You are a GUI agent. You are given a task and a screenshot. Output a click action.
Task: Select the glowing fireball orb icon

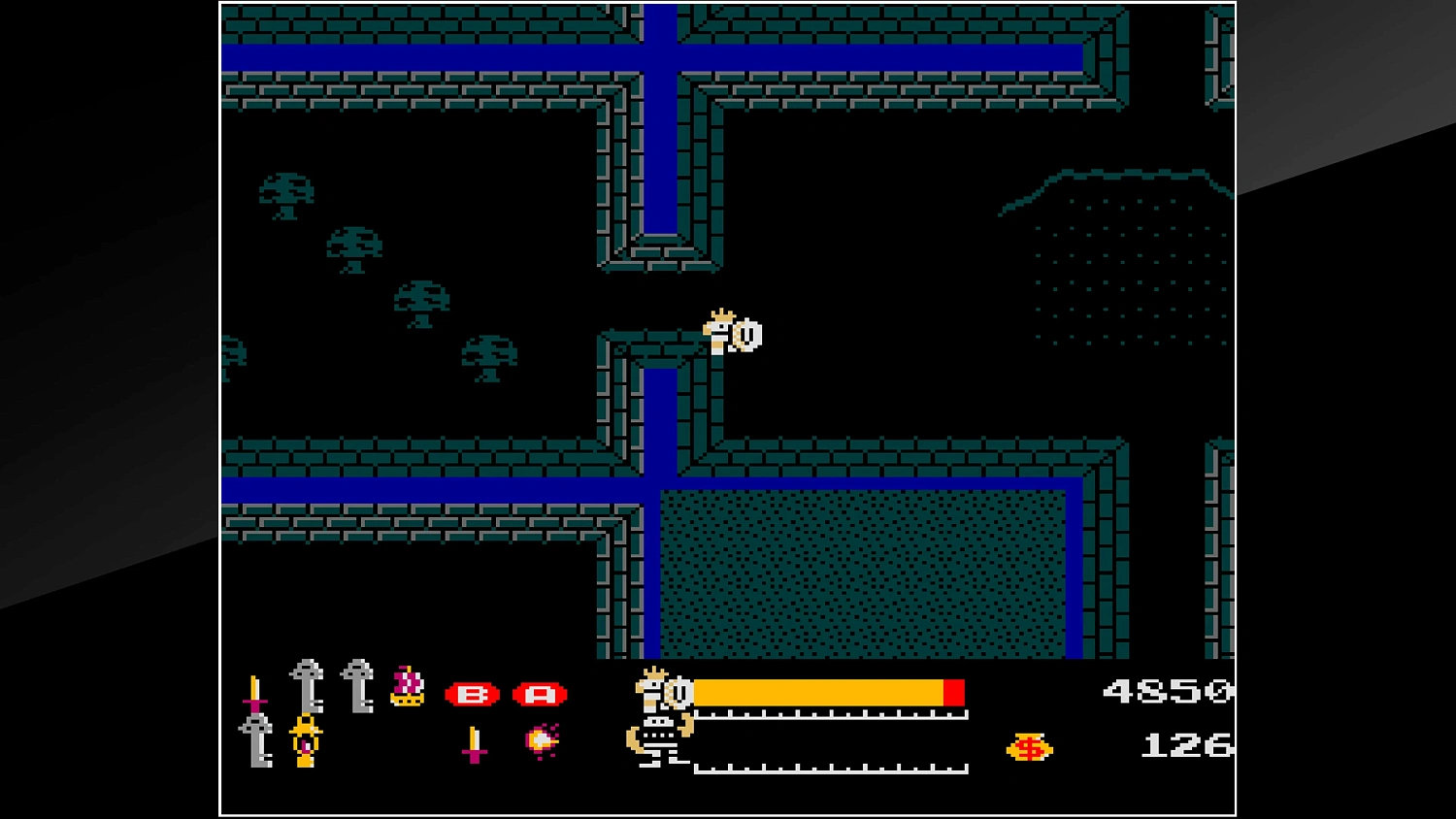542,741
